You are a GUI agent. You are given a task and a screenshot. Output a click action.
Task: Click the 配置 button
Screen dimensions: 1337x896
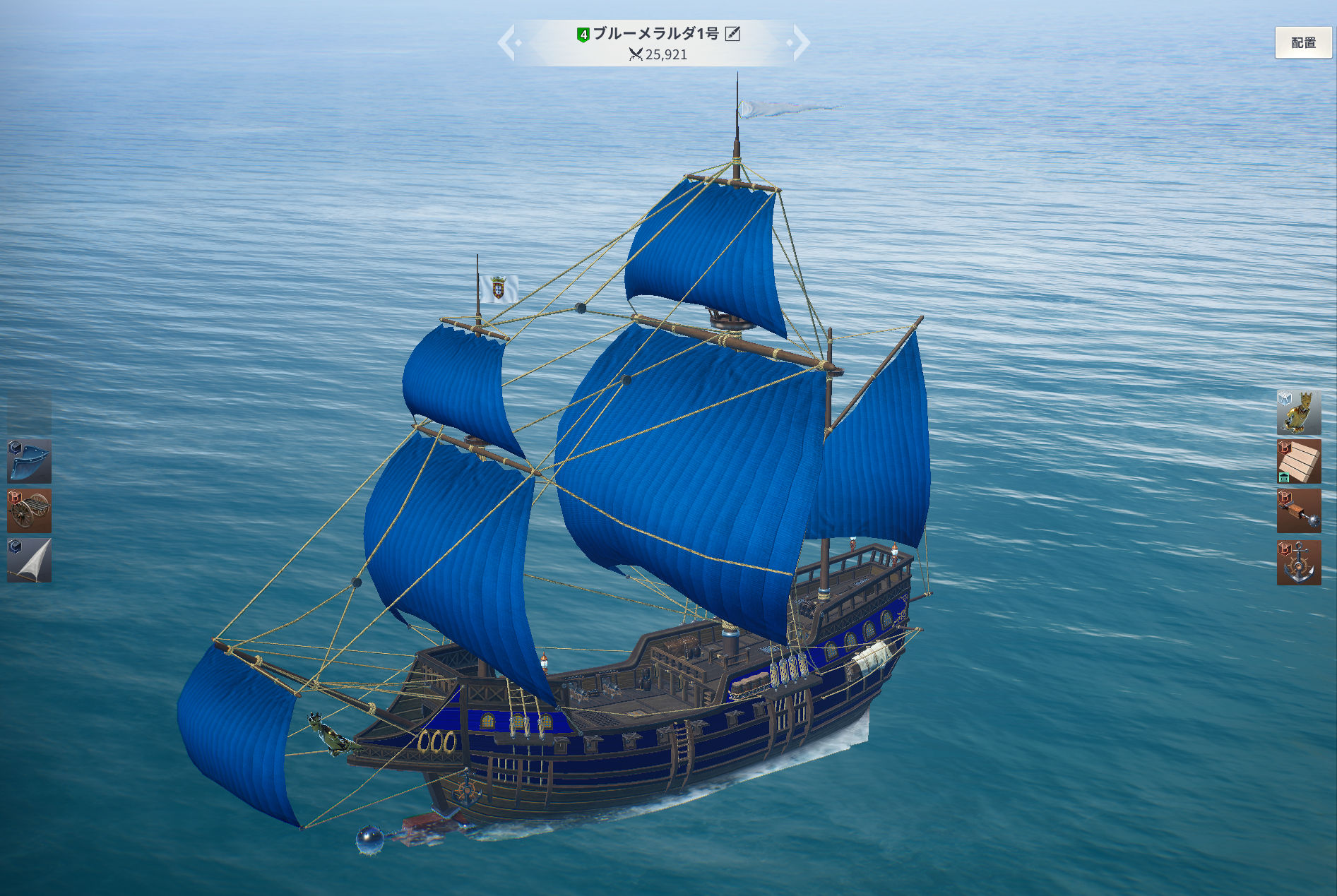click(1303, 43)
